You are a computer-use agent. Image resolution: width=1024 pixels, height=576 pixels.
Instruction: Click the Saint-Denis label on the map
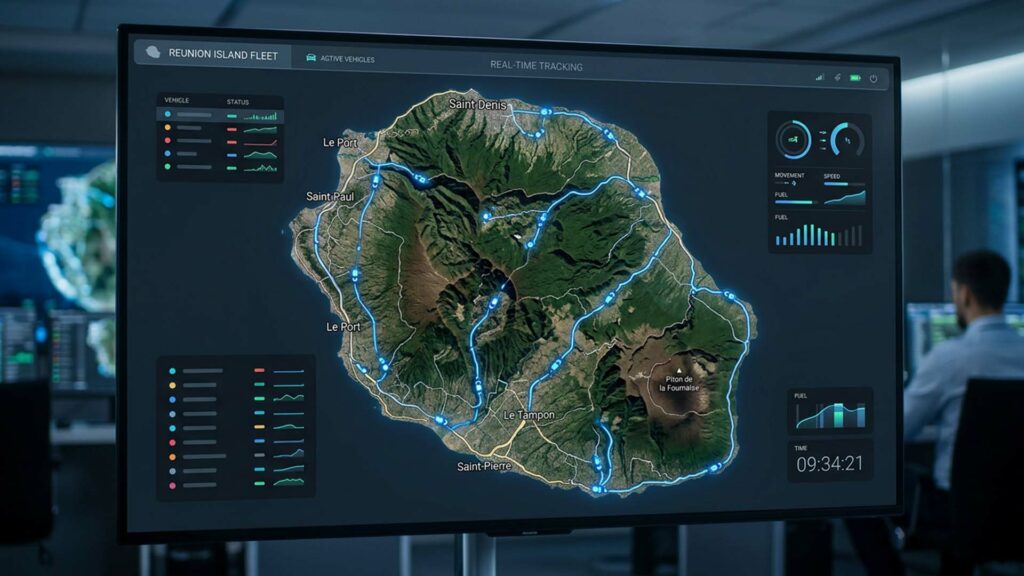[479, 104]
